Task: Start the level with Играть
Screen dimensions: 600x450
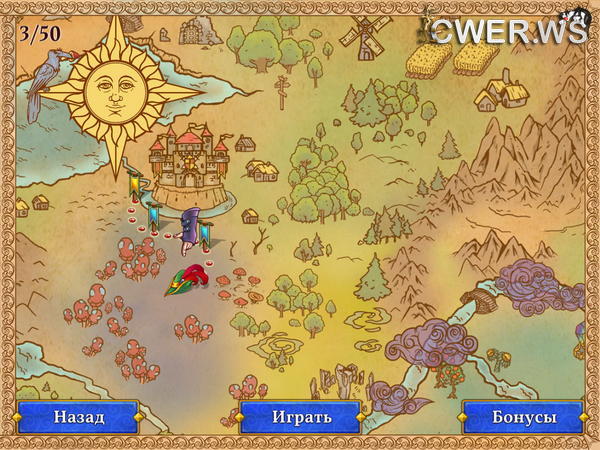Action: (x=299, y=416)
